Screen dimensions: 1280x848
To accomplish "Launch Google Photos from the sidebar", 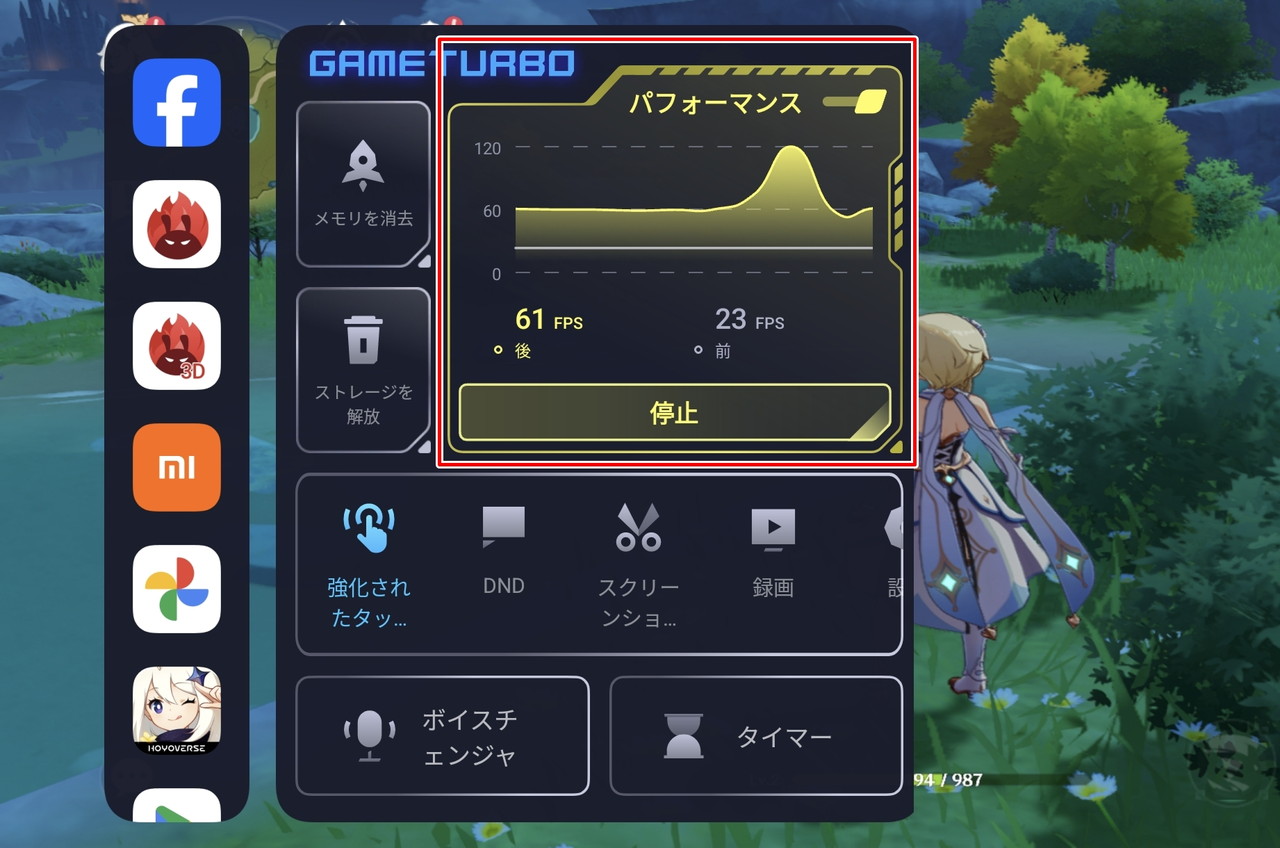I will pos(176,588).
